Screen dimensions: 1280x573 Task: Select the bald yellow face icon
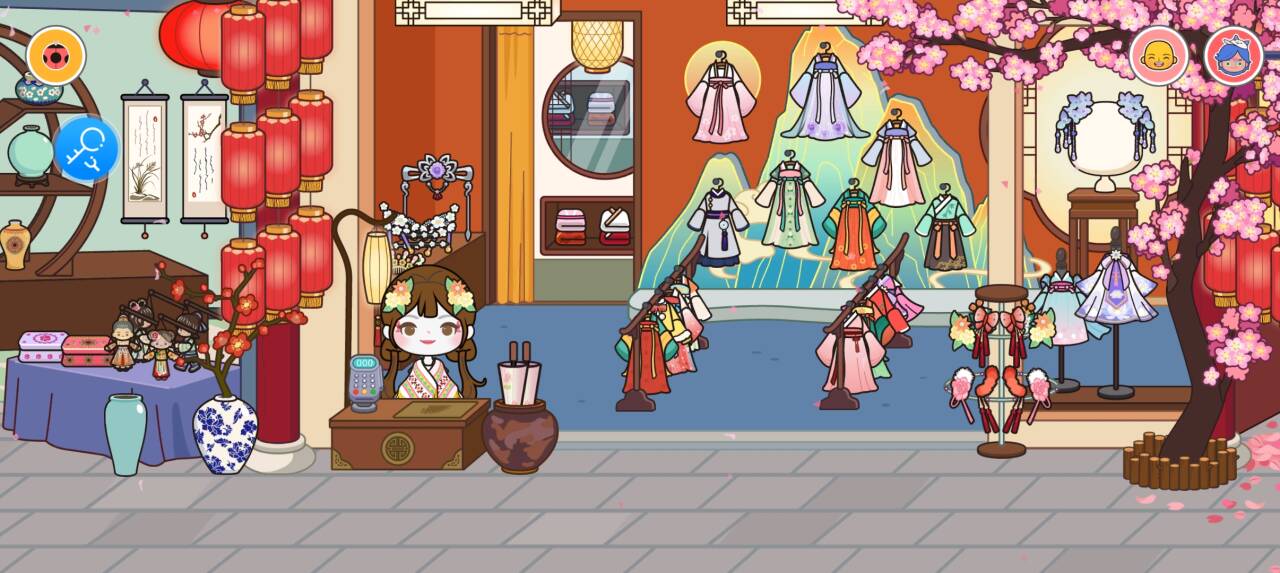point(1158,56)
